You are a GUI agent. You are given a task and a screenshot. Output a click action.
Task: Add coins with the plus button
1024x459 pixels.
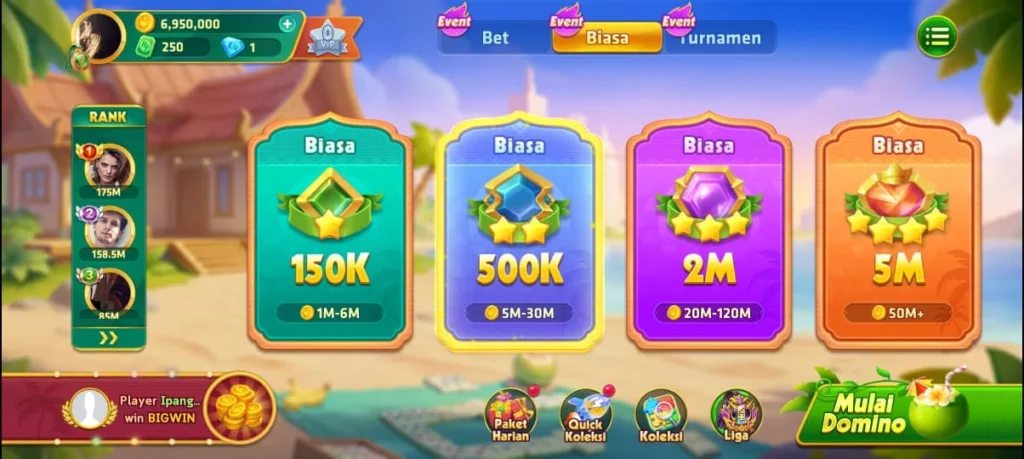[288, 23]
